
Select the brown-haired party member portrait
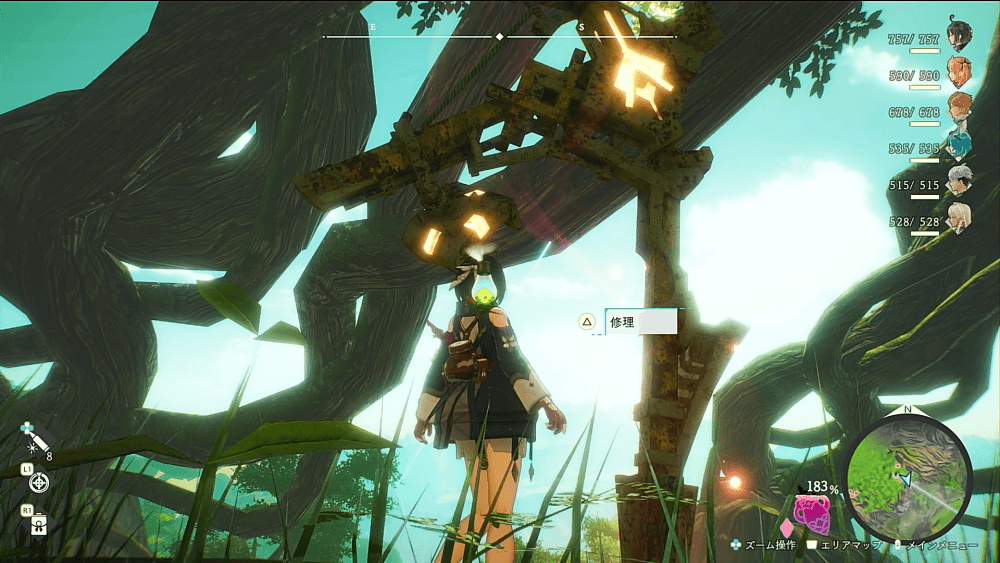(x=958, y=107)
